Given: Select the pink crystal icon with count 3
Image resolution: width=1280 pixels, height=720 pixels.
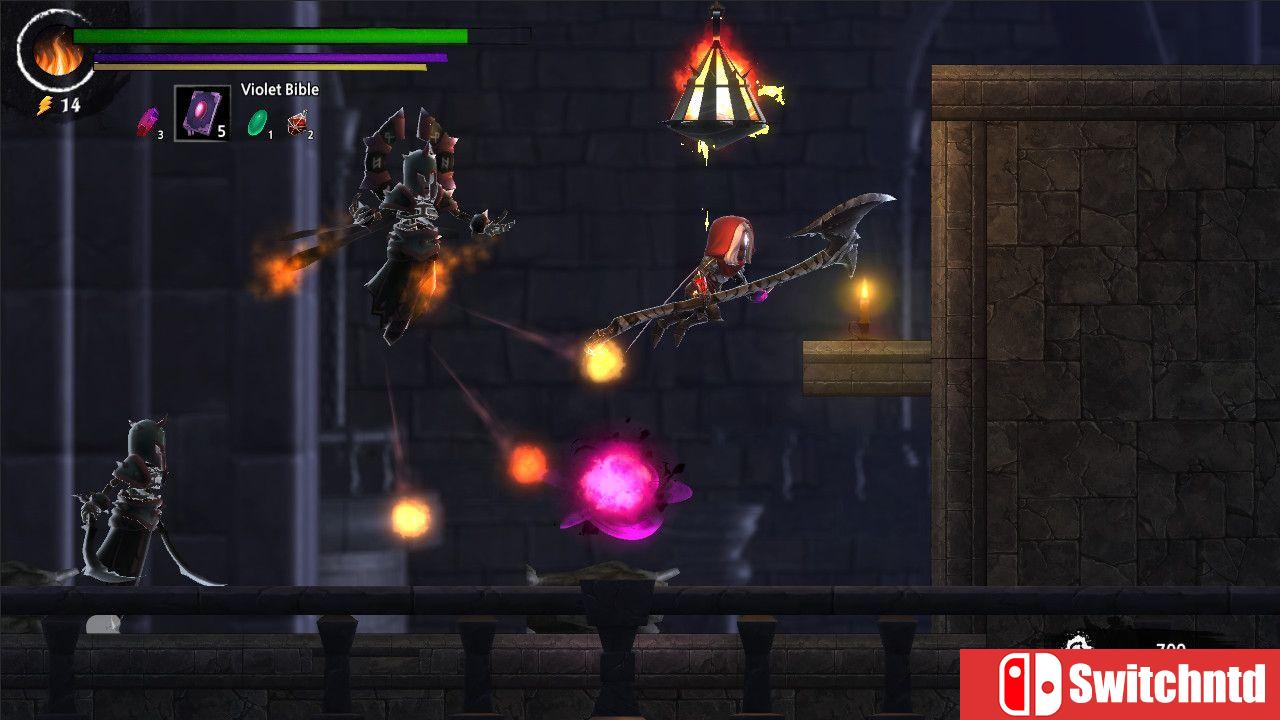Looking at the screenshot, I should [148, 122].
